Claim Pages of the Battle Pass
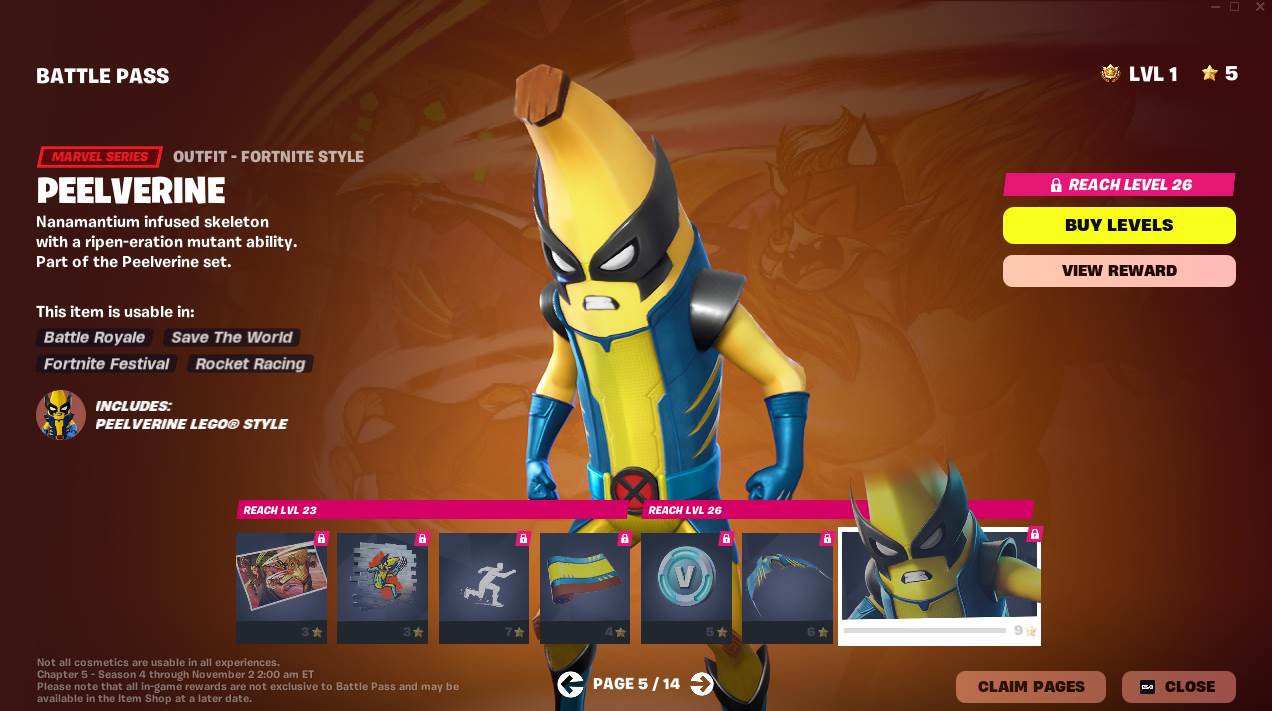This screenshot has height=711, width=1272. pyautogui.click(x=1030, y=687)
